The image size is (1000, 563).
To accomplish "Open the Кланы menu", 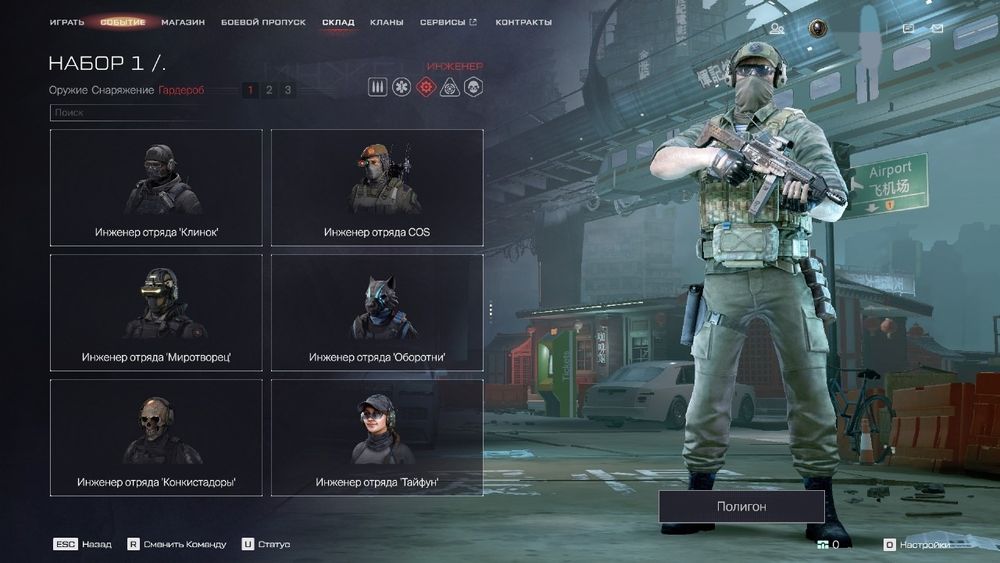I will pyautogui.click(x=387, y=22).
